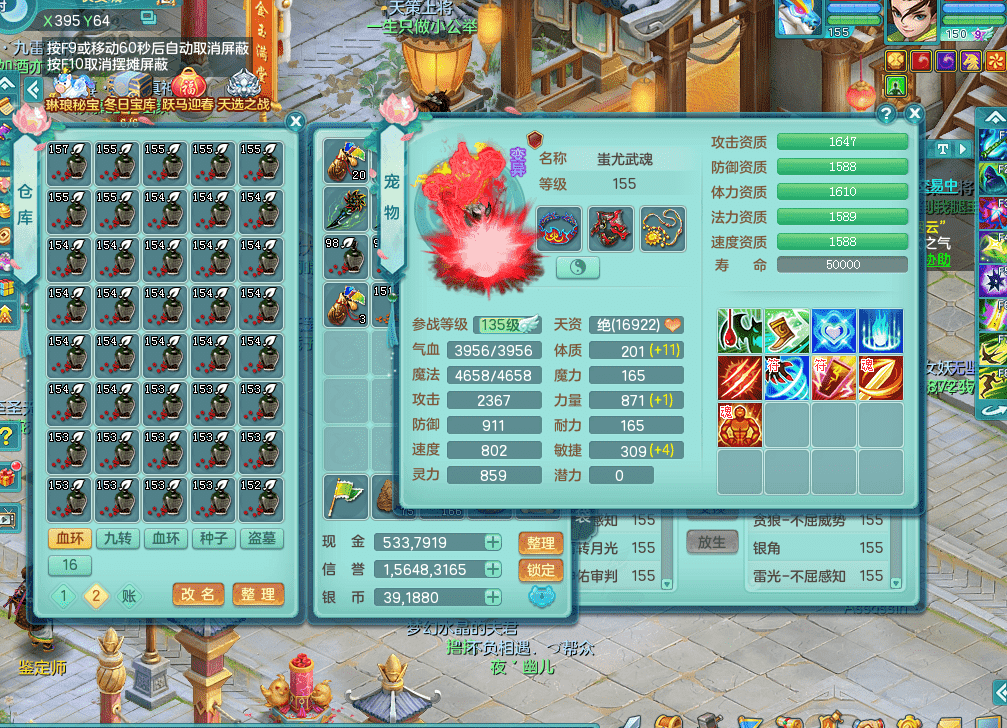1007x728 pixels.
Task: Switch to the 九转 warehouse tab
Action: pos(118,538)
